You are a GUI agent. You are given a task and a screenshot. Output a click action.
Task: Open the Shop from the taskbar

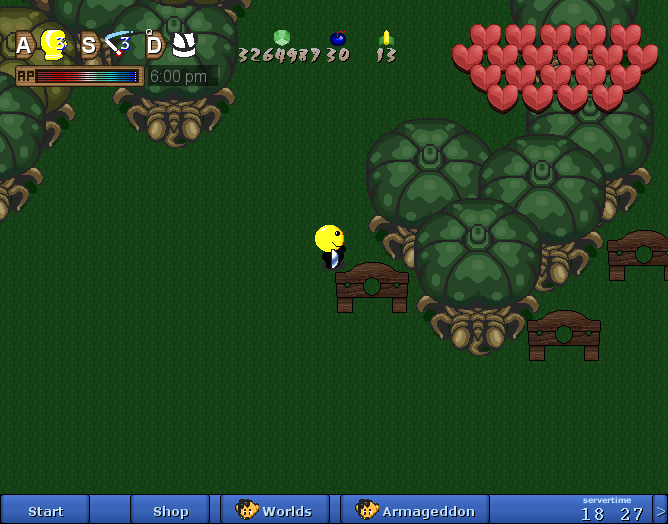click(170, 510)
